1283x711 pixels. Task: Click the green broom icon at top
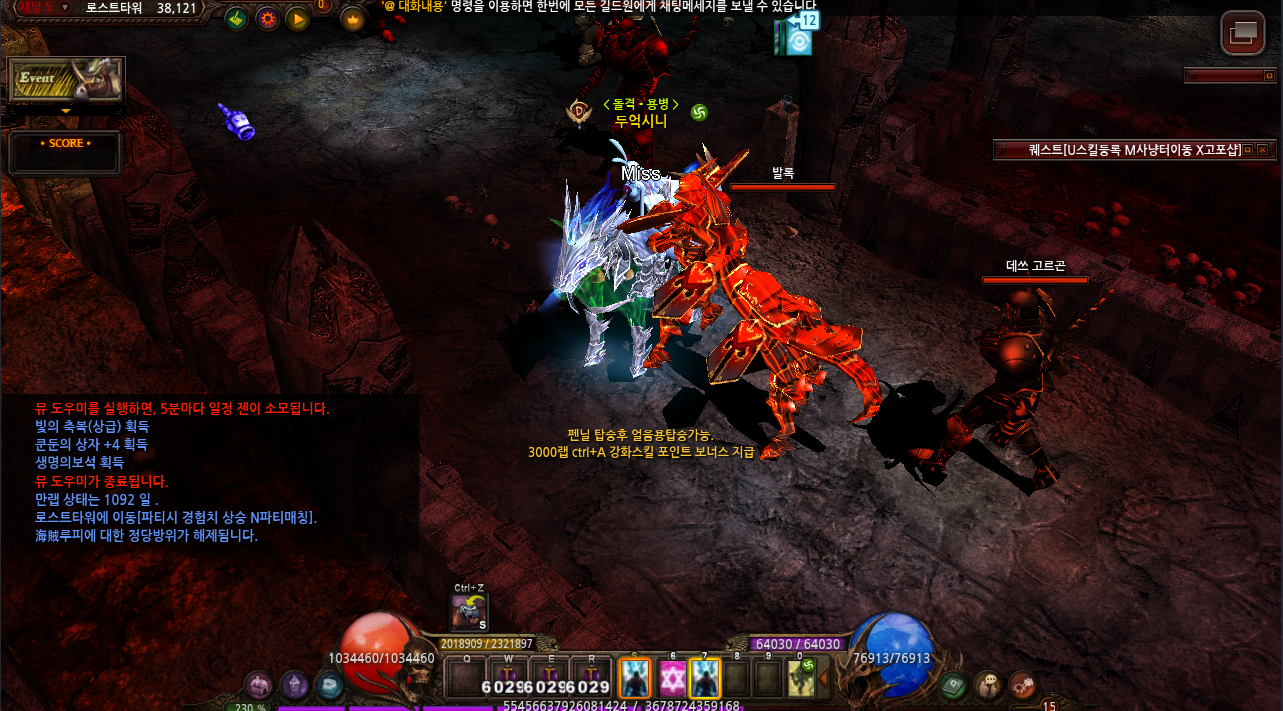(x=236, y=19)
